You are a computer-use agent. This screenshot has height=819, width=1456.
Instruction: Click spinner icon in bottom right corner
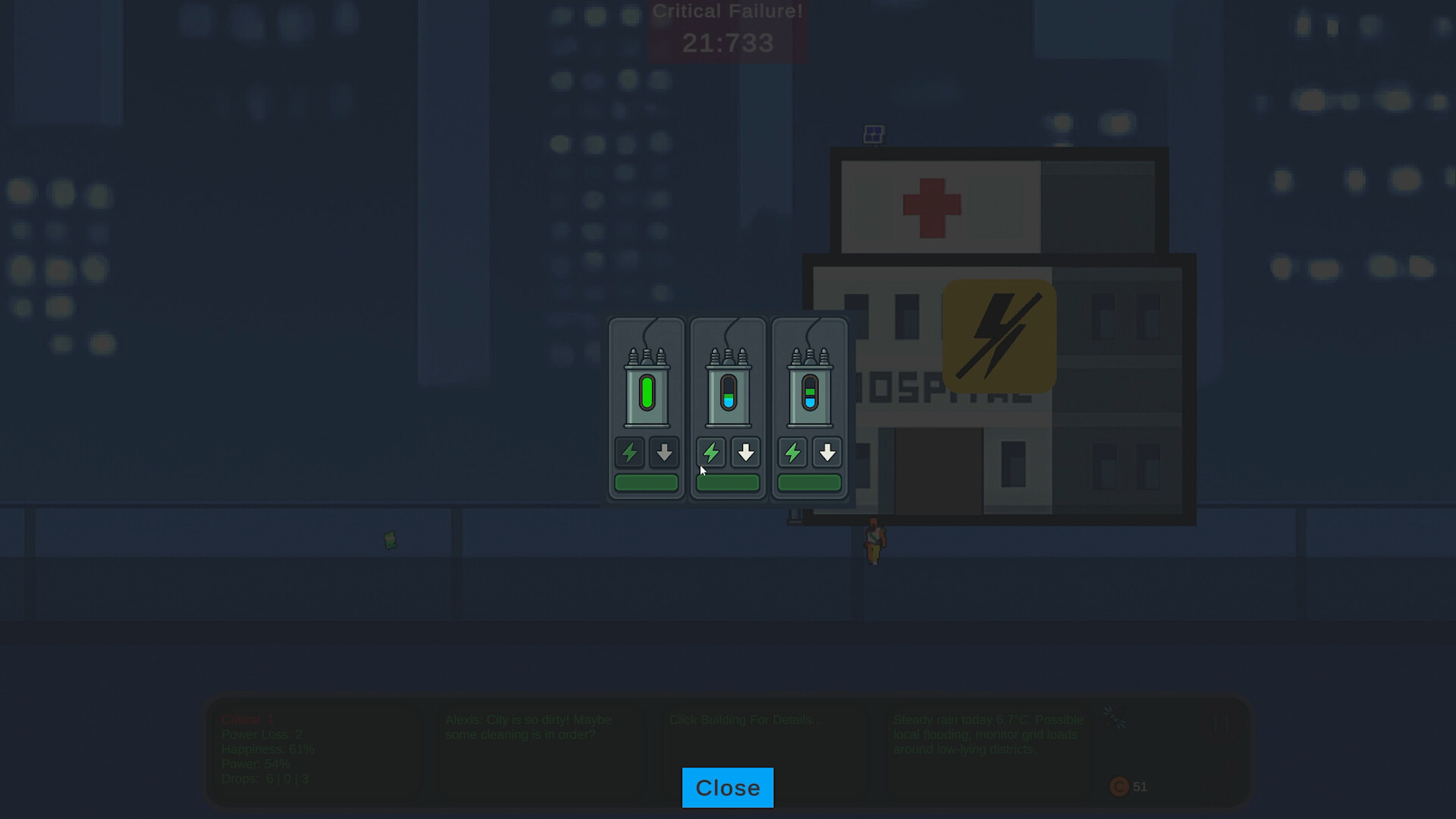point(1115,717)
